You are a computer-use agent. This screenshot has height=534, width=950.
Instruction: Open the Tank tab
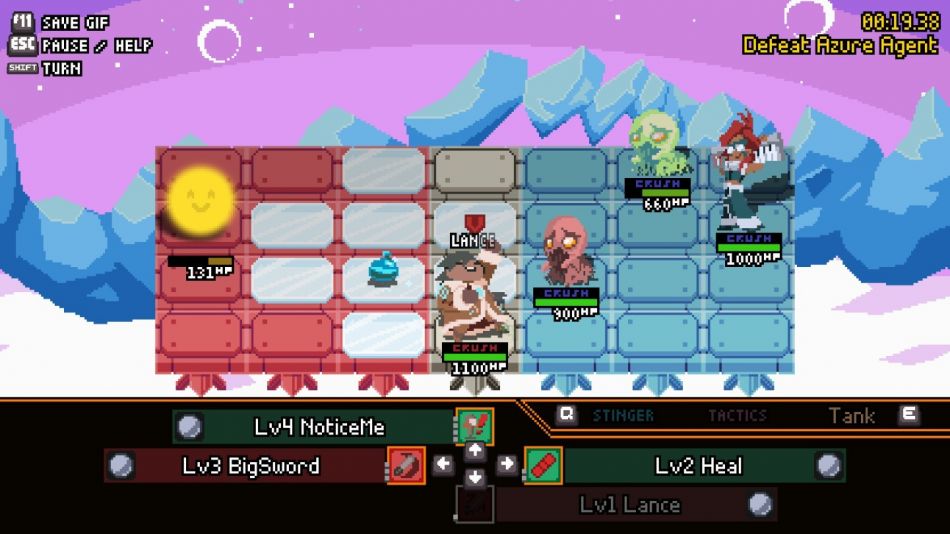coord(852,415)
